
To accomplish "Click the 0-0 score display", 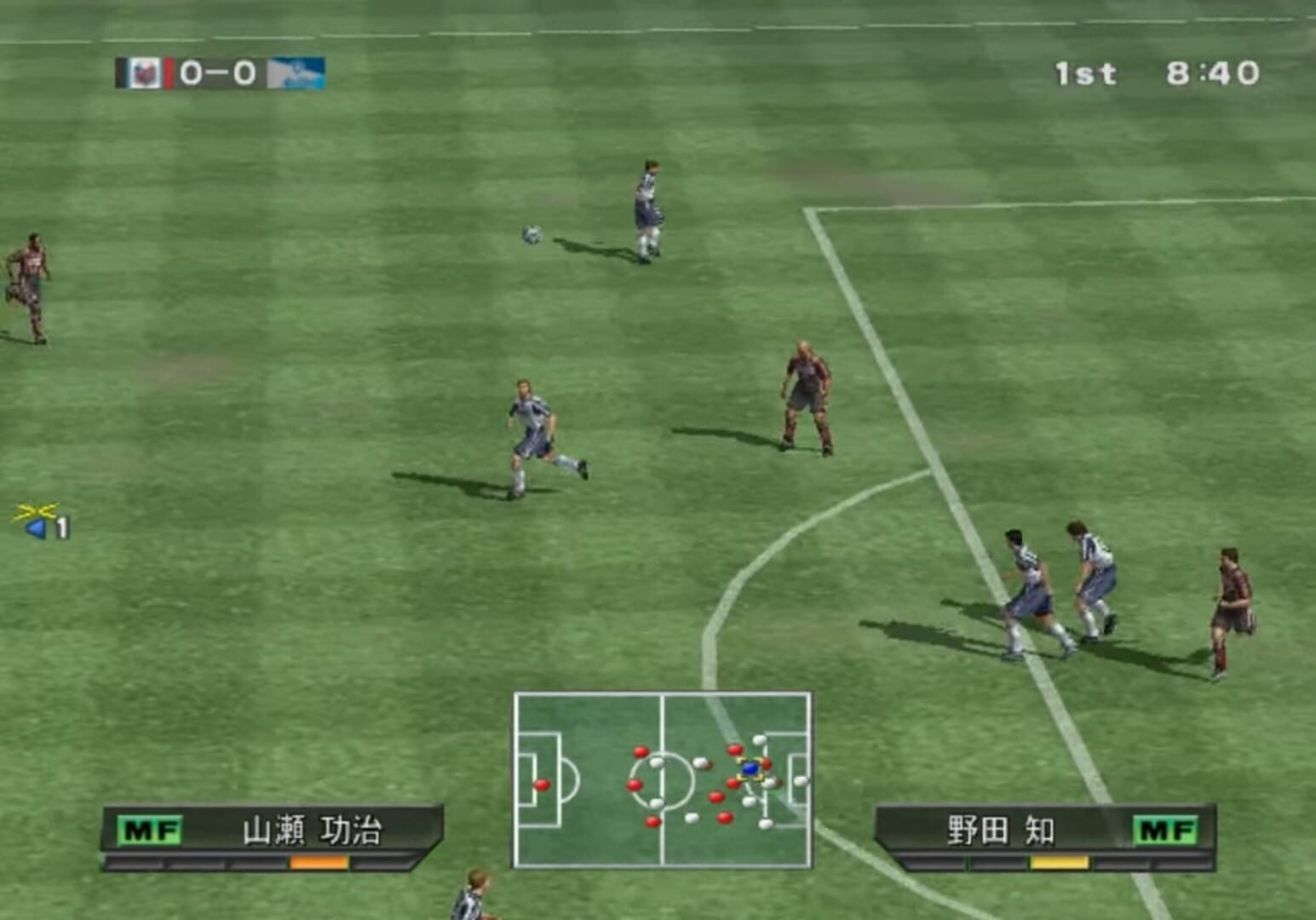I will click(217, 73).
